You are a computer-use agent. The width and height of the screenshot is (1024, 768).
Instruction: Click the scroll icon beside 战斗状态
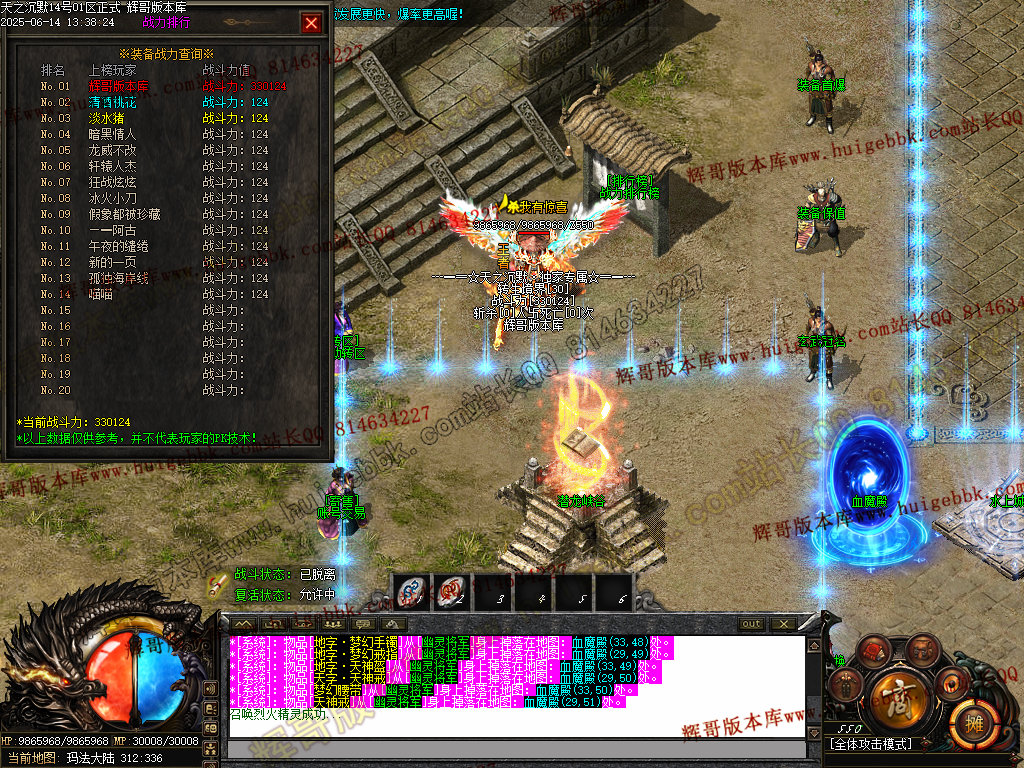[216, 584]
